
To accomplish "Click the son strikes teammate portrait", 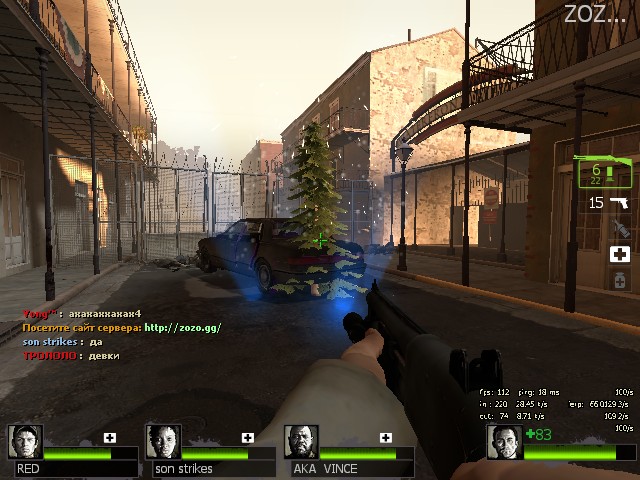I will click(x=163, y=442).
